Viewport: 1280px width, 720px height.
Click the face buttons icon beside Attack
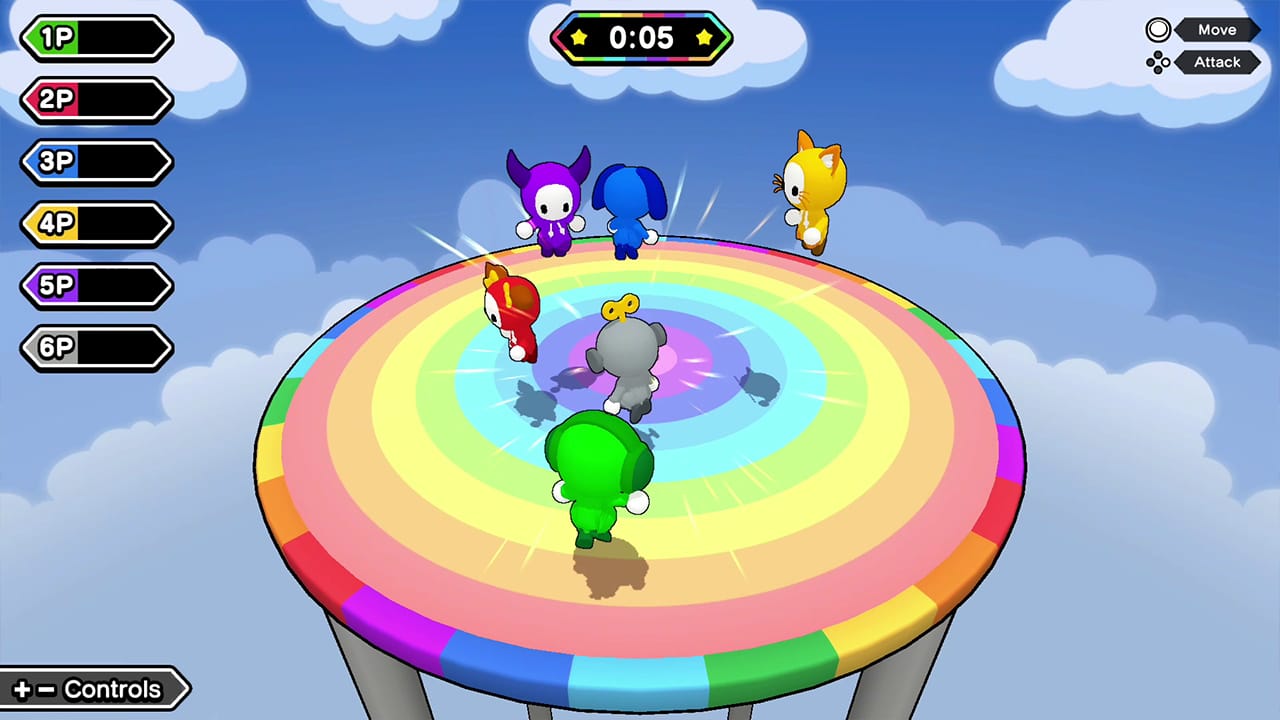[1158, 62]
